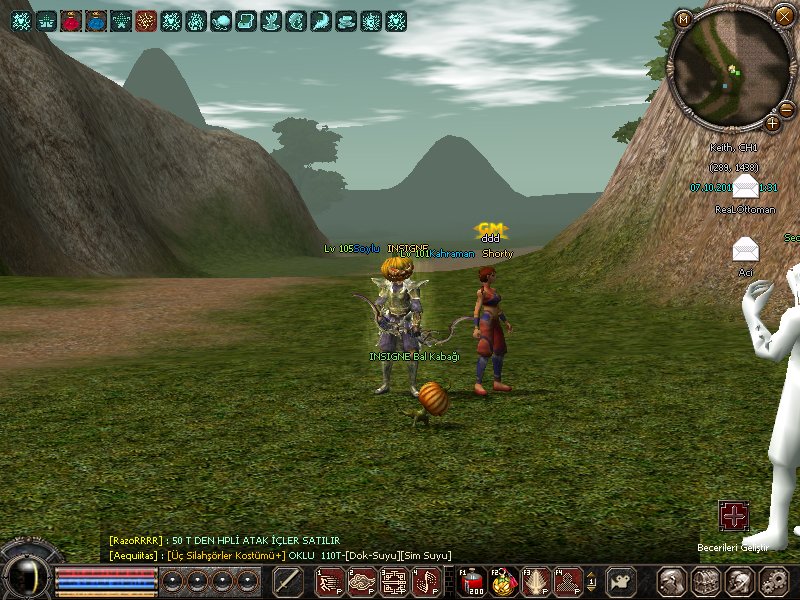Open the camera view mode button

click(x=622, y=580)
